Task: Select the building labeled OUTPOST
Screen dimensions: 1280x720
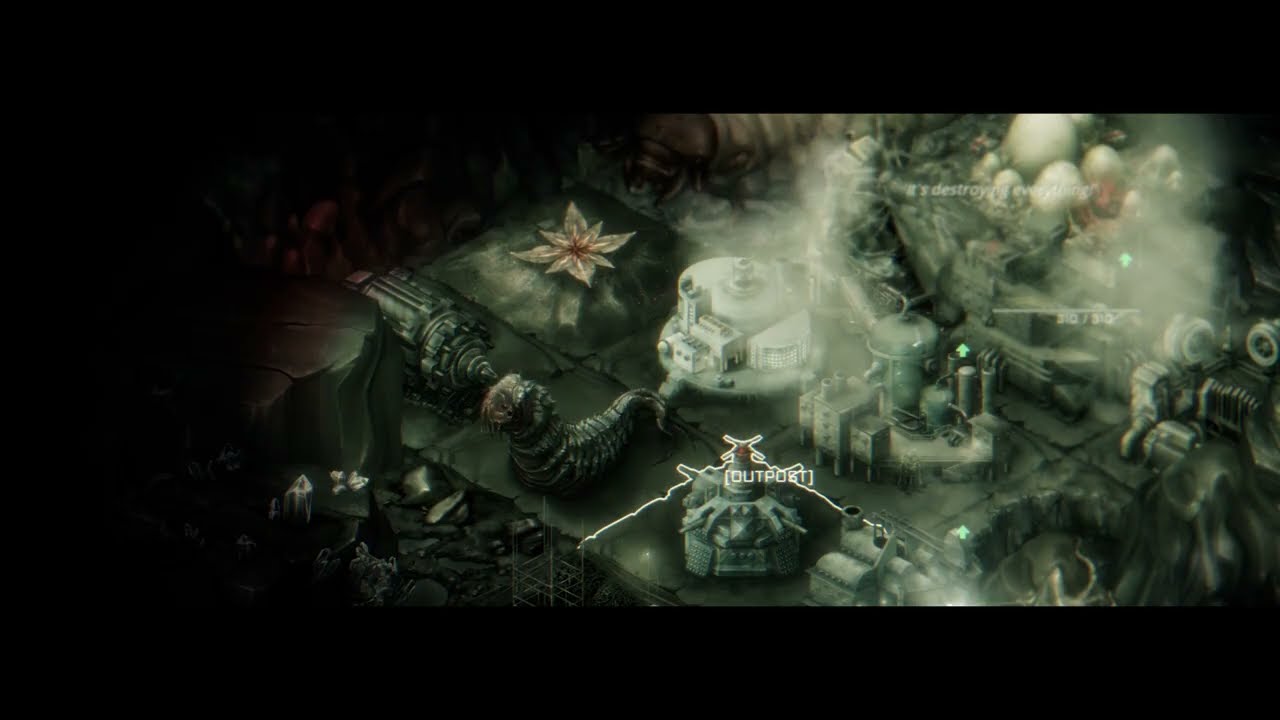Action: click(x=741, y=537)
